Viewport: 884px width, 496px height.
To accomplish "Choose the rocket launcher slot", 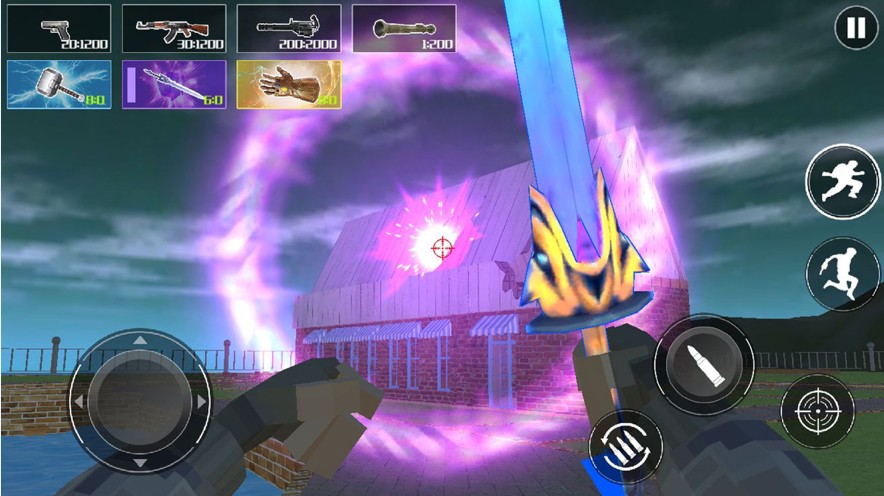I will 404,29.
